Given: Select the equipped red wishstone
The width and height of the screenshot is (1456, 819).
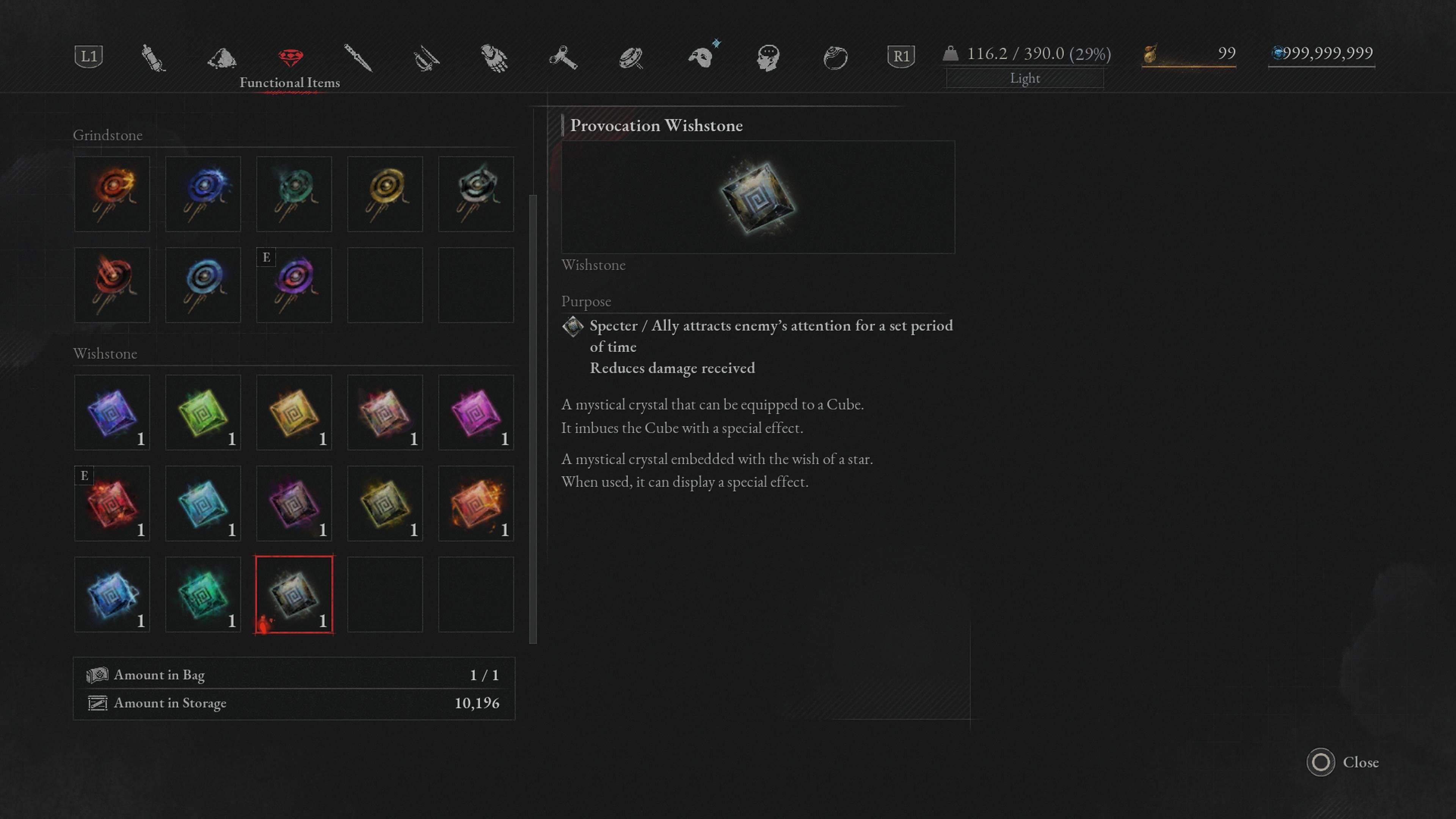Looking at the screenshot, I should coord(112,503).
